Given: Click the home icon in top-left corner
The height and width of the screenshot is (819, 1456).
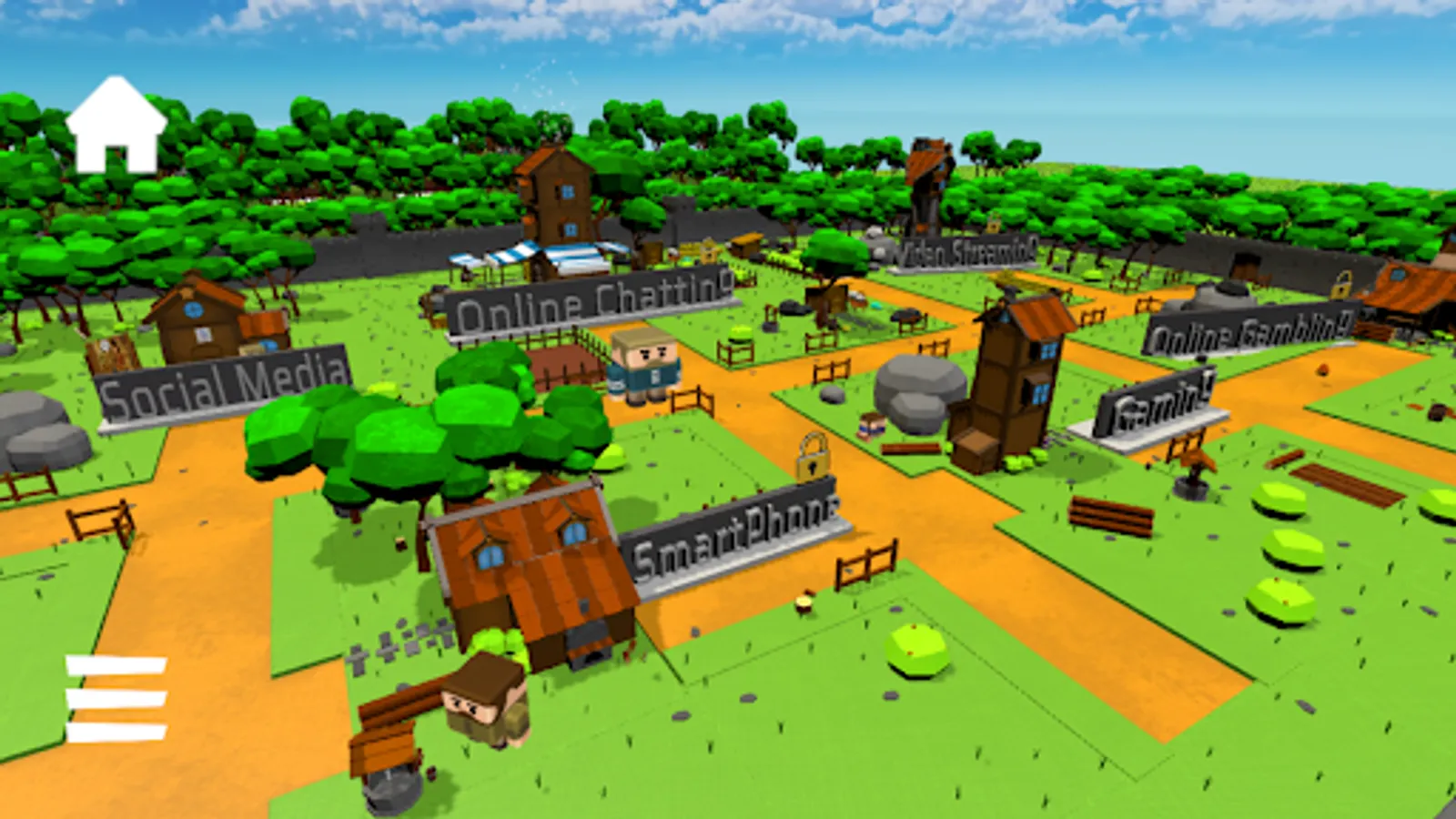Looking at the screenshot, I should point(115,121).
